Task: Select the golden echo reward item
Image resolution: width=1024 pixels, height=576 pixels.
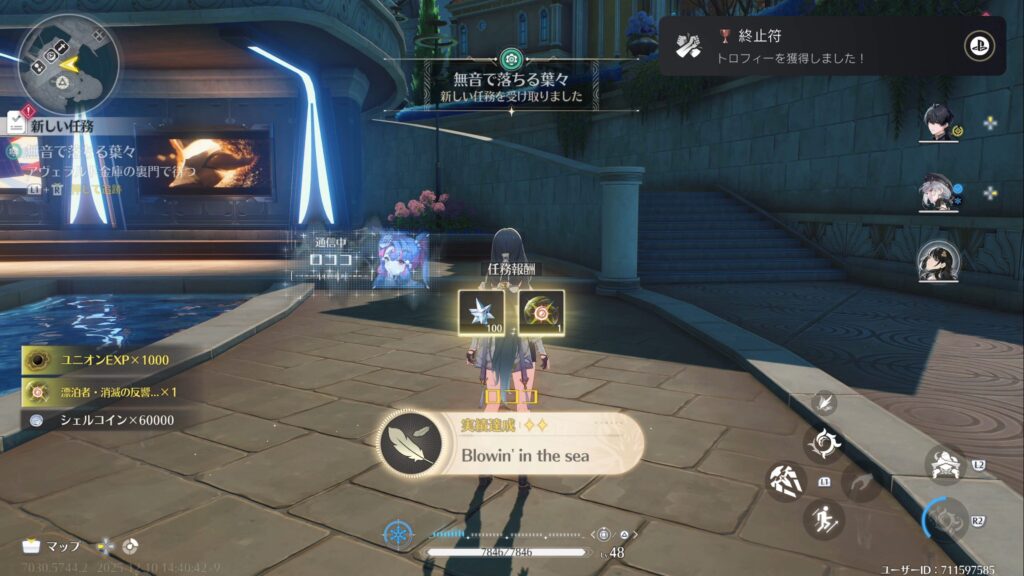Action: pyautogui.click(x=541, y=312)
